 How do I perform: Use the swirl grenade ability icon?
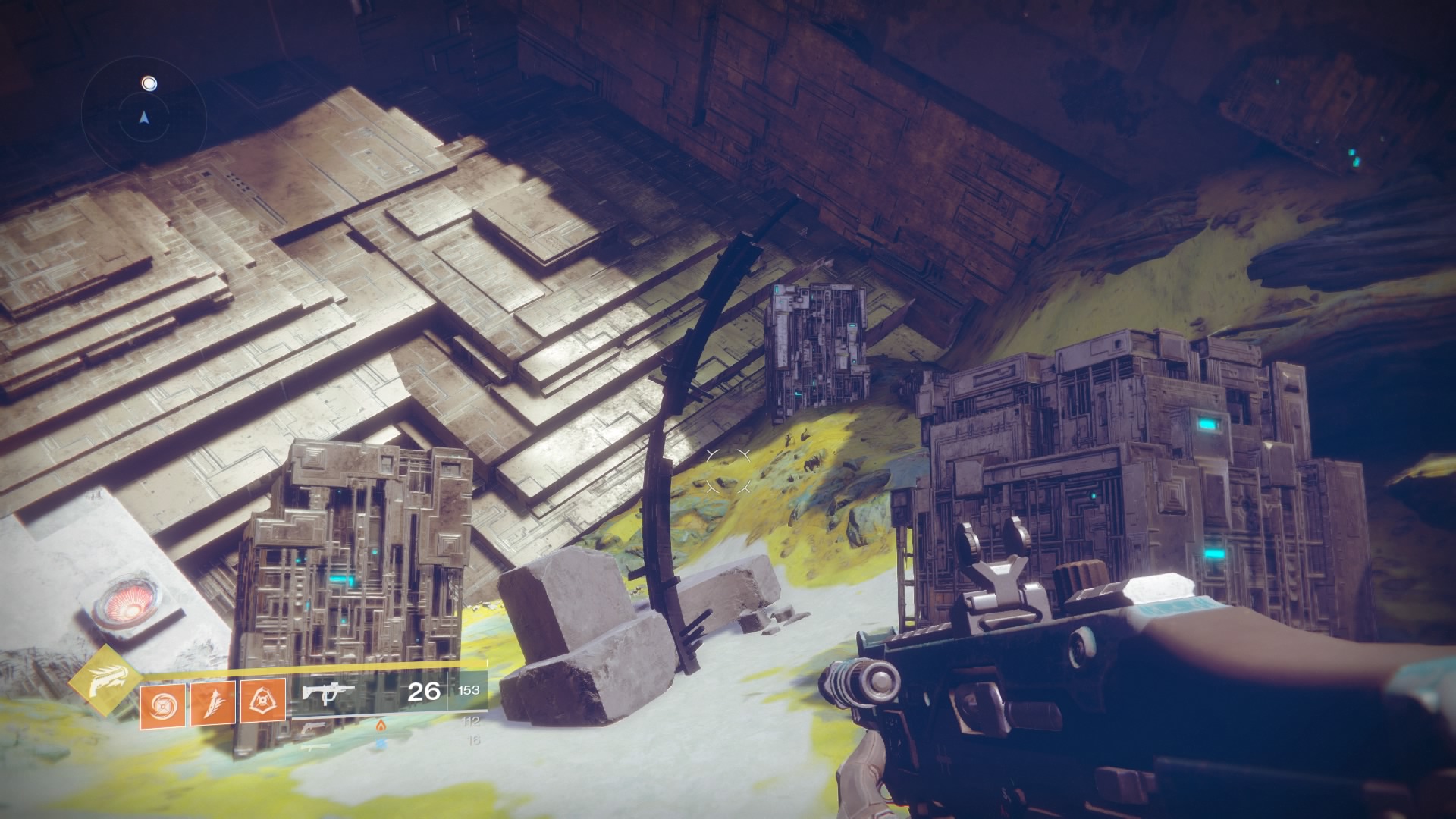162,703
